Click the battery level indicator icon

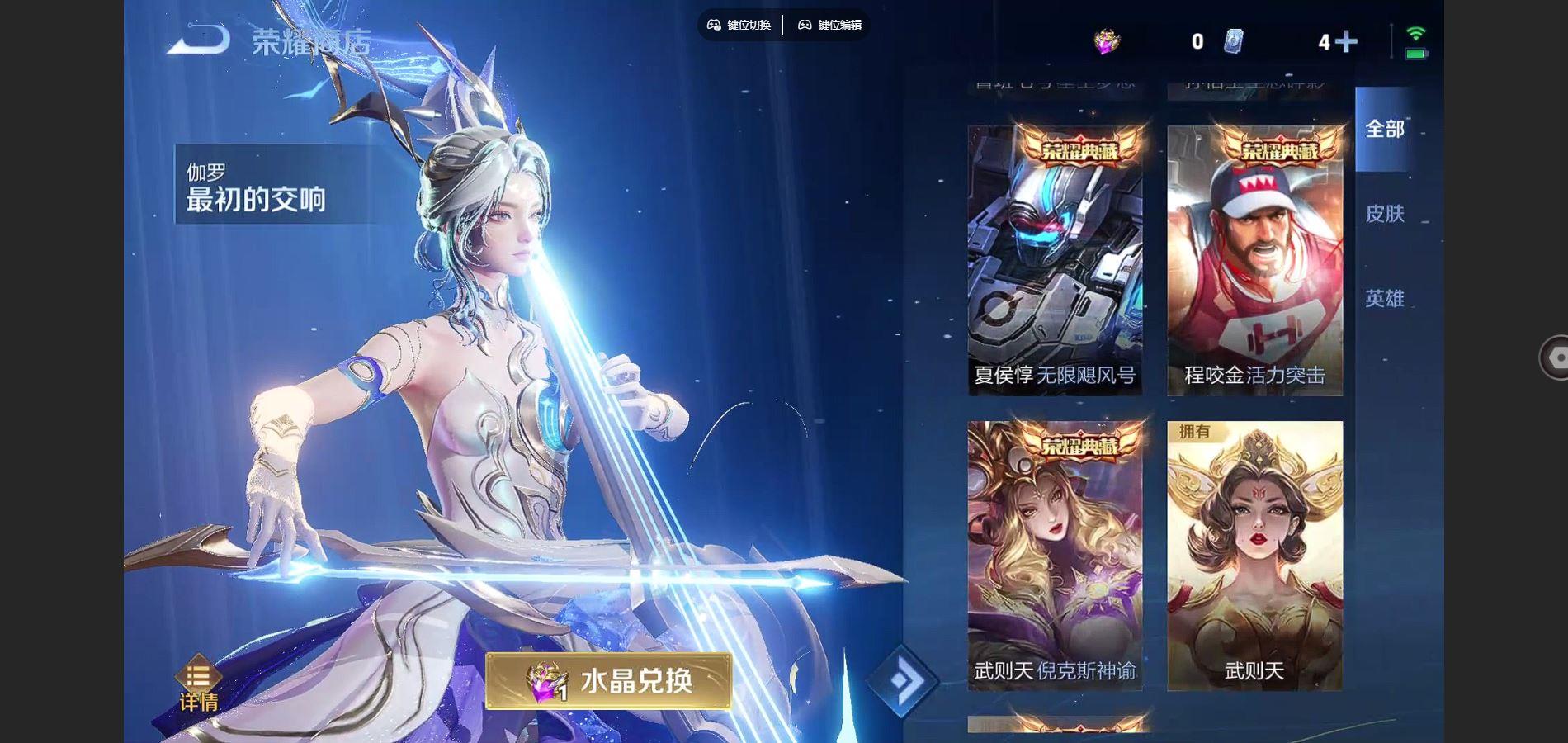1417,53
